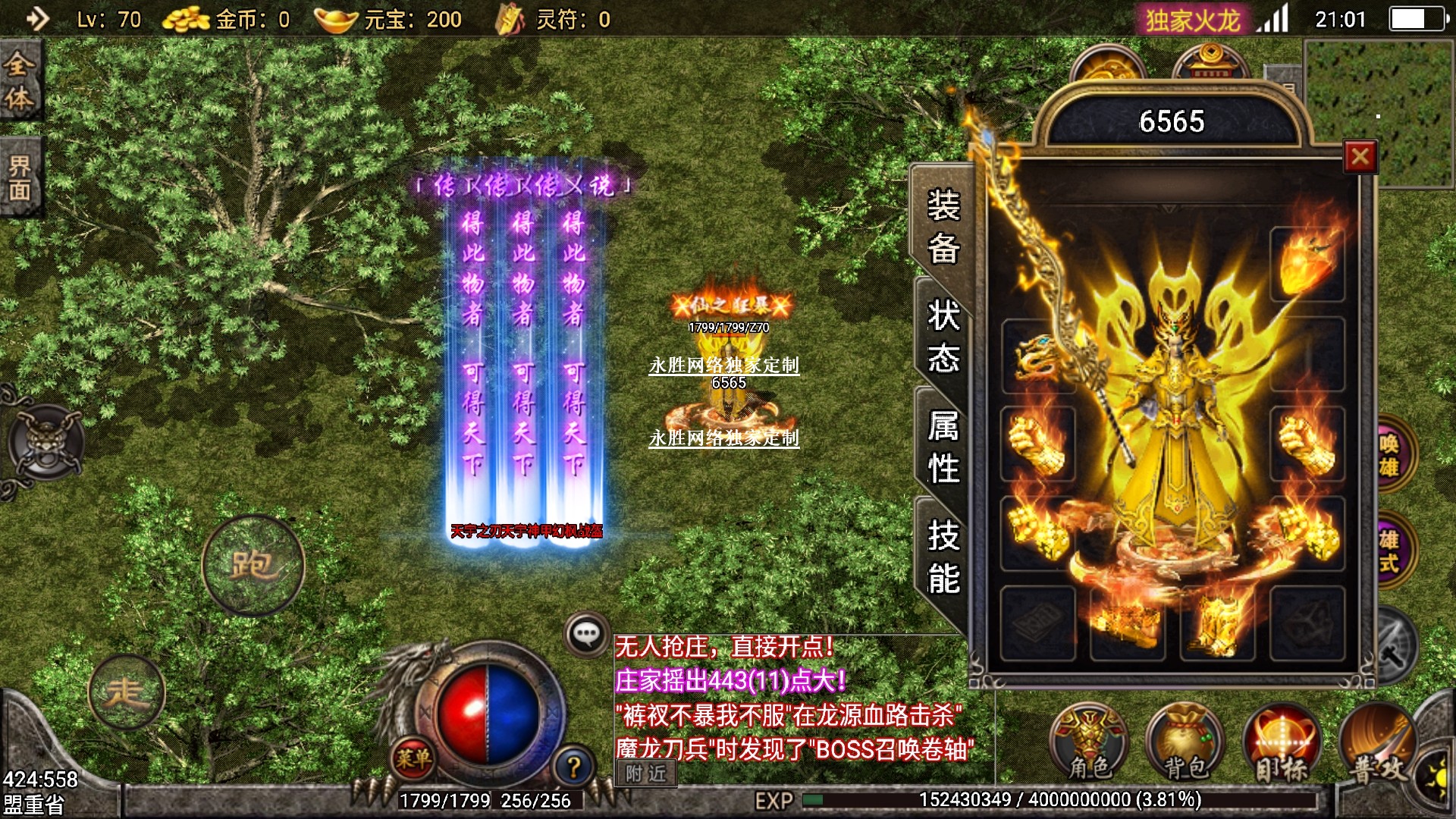This screenshot has width=1456, height=819.
Task: Click the 全体 button
Action: pyautogui.click(x=20, y=80)
